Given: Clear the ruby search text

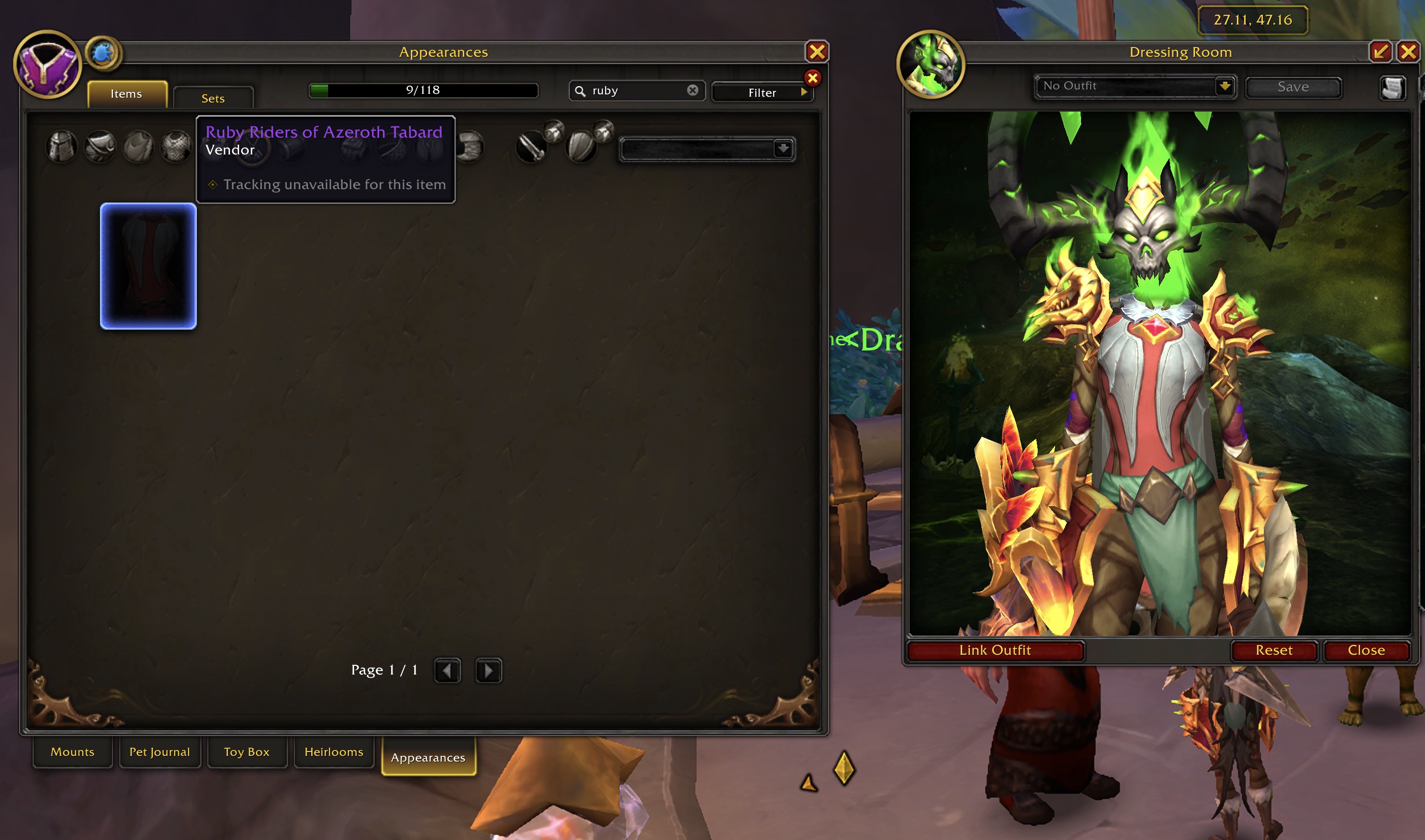Looking at the screenshot, I should pyautogui.click(x=692, y=90).
